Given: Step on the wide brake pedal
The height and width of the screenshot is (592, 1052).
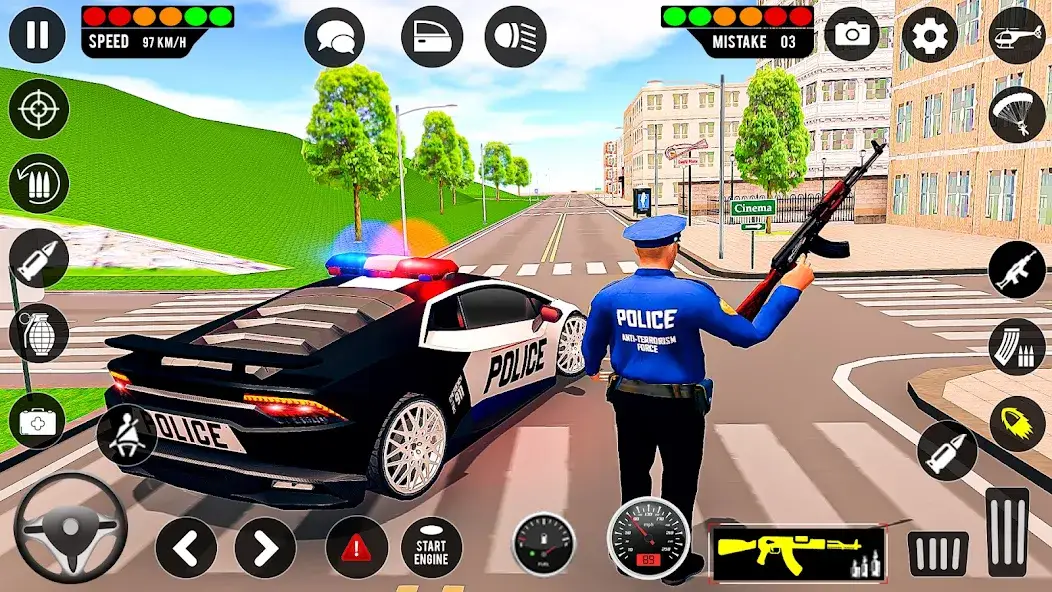Looking at the screenshot, I should click(937, 553).
